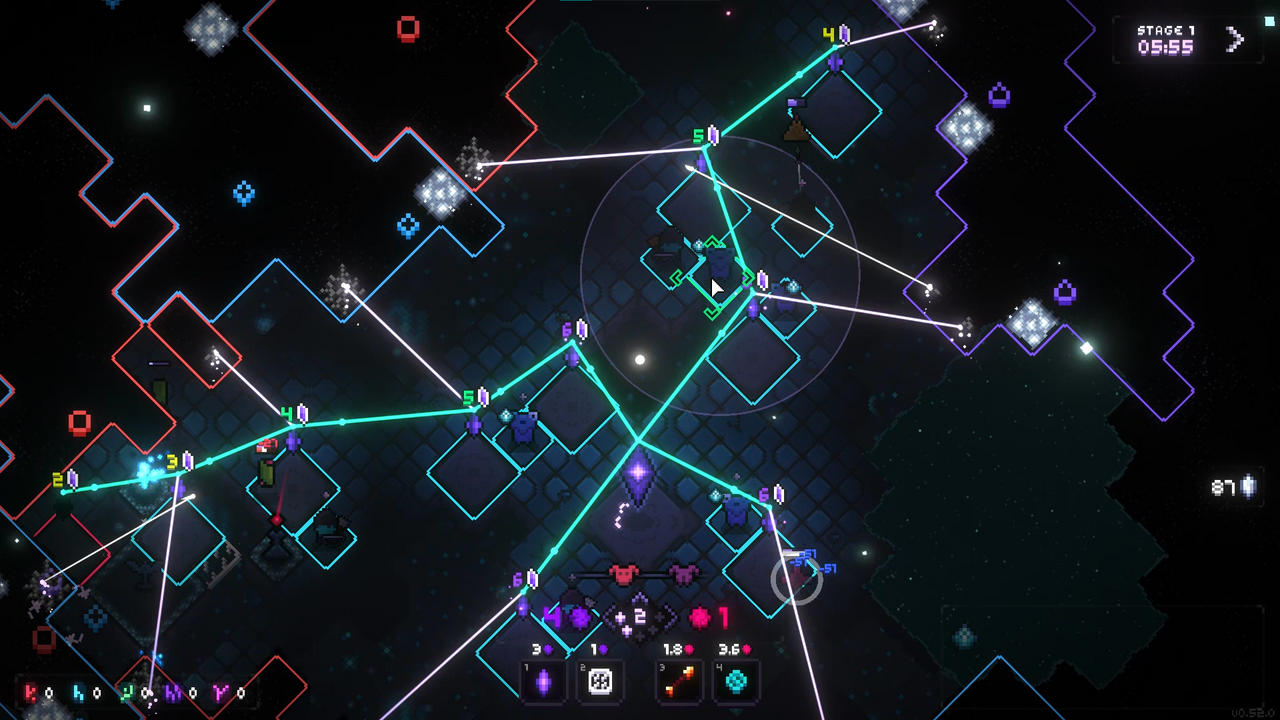This screenshot has height=720, width=1280.
Task: Select the fire arrow upgrade in slot 3
Action: [679, 682]
